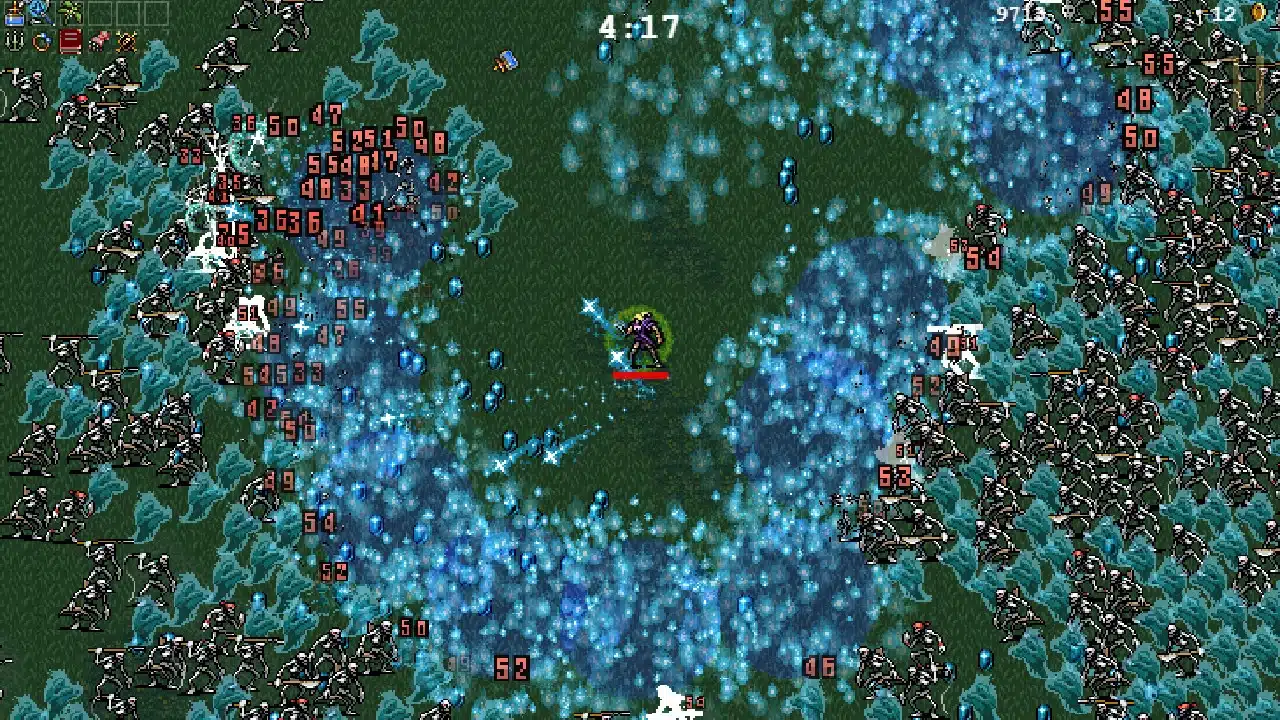The image size is (1280, 720).
Task: Click the skeleton mask icon near the kill counter
Action: tap(1067, 13)
